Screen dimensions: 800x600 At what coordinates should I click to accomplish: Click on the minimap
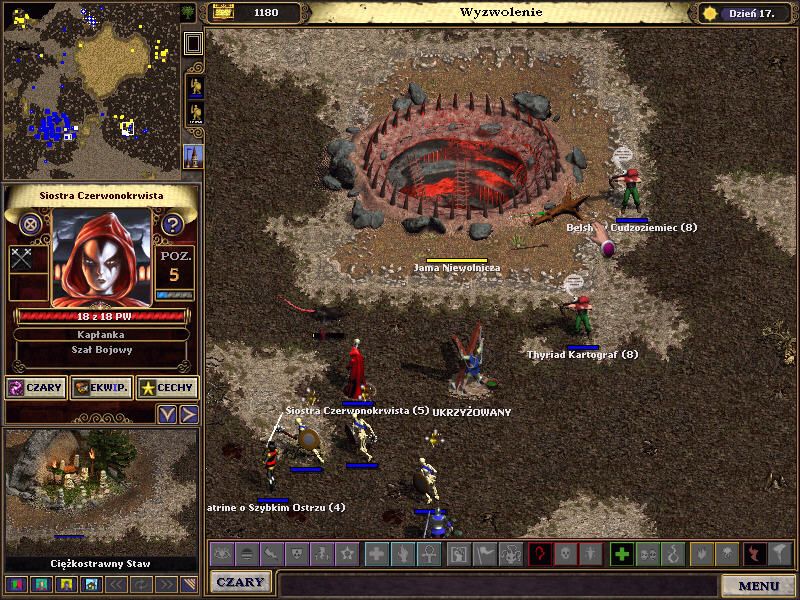pos(90,92)
